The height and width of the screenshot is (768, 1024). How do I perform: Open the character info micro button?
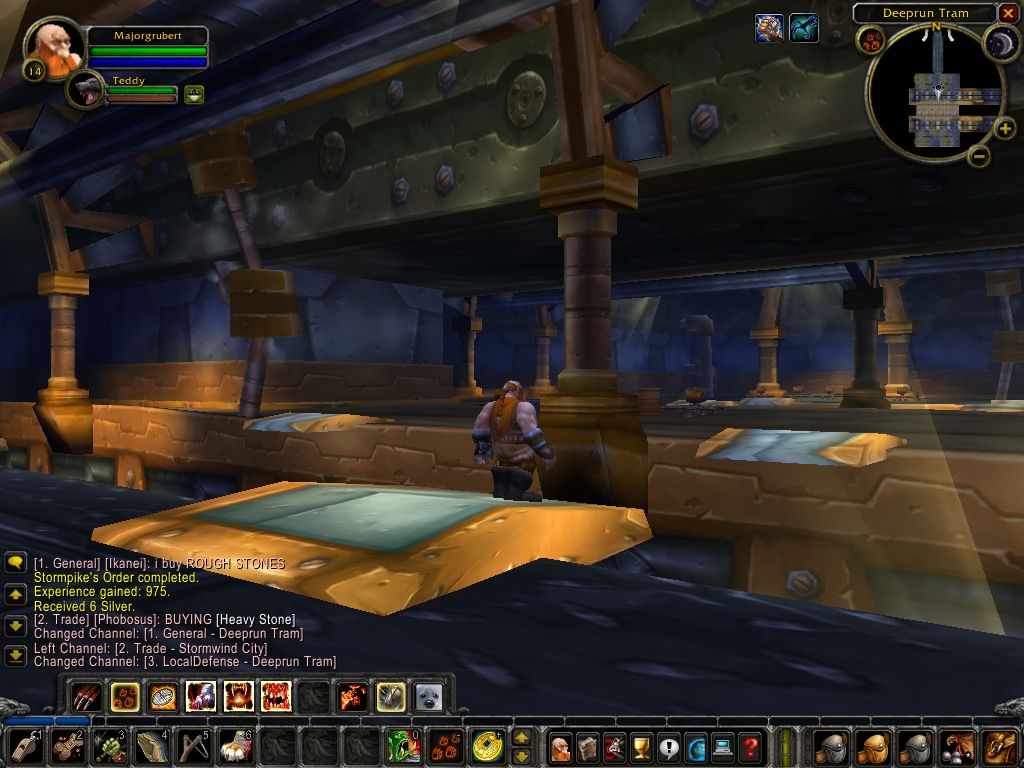tap(561, 746)
